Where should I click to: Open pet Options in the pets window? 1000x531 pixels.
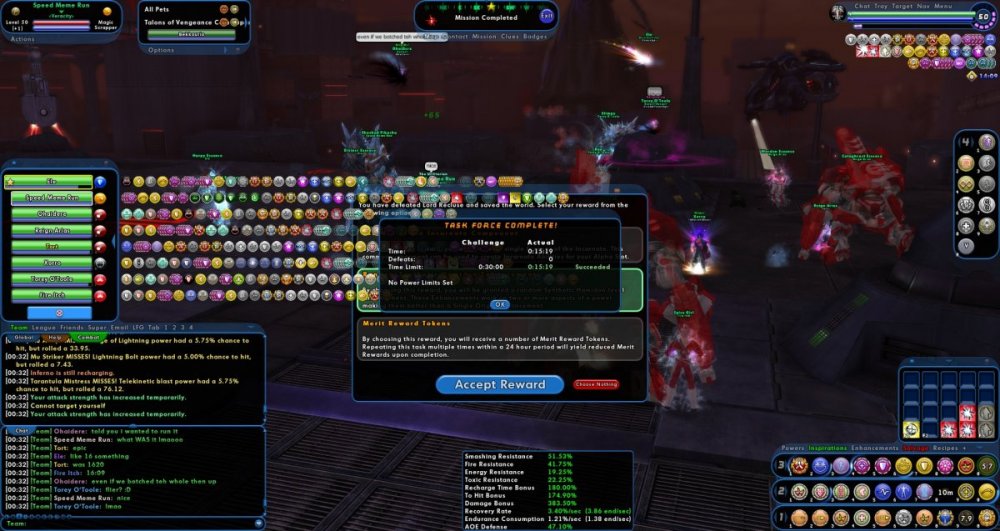pos(160,49)
